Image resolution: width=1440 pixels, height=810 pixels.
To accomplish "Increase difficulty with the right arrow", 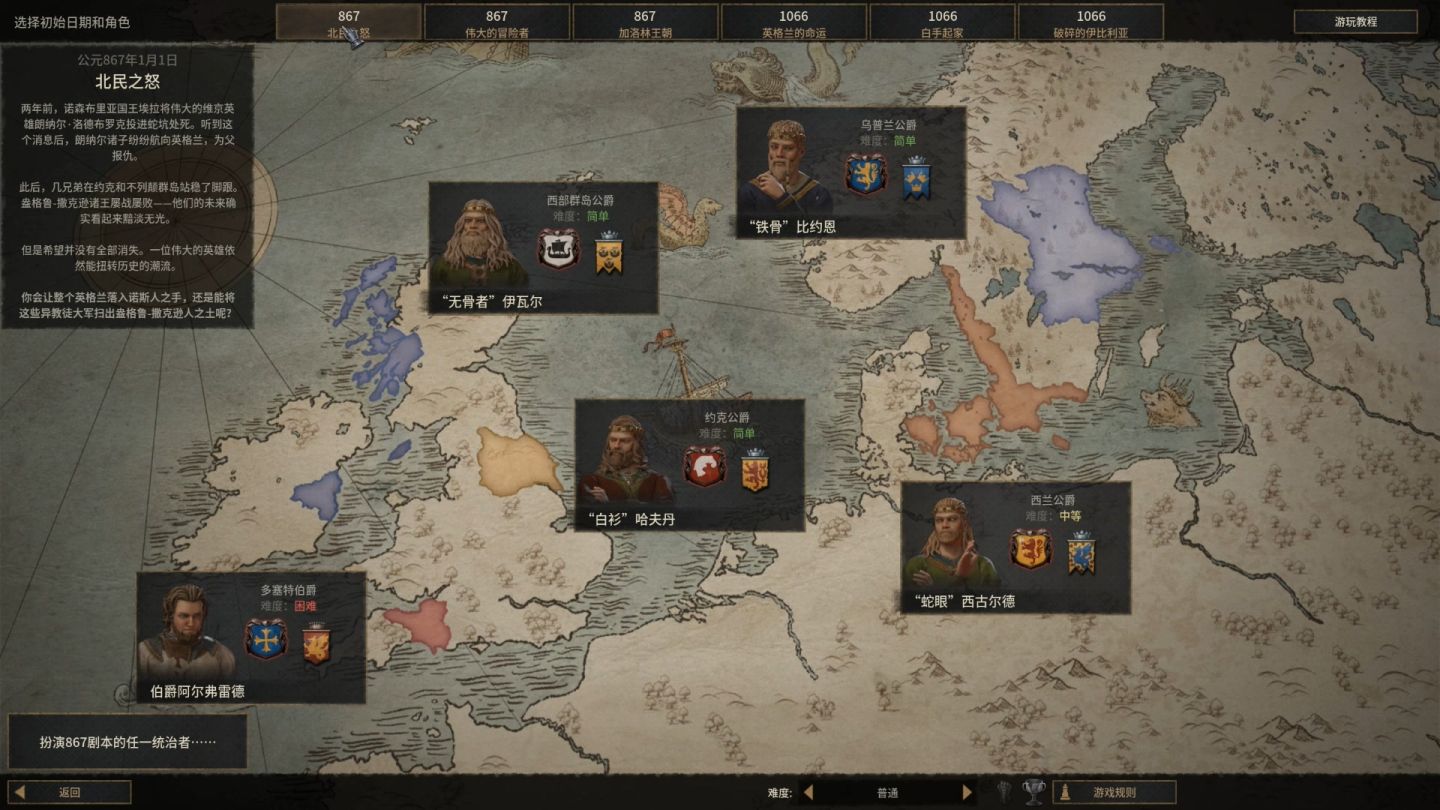I will coord(966,792).
